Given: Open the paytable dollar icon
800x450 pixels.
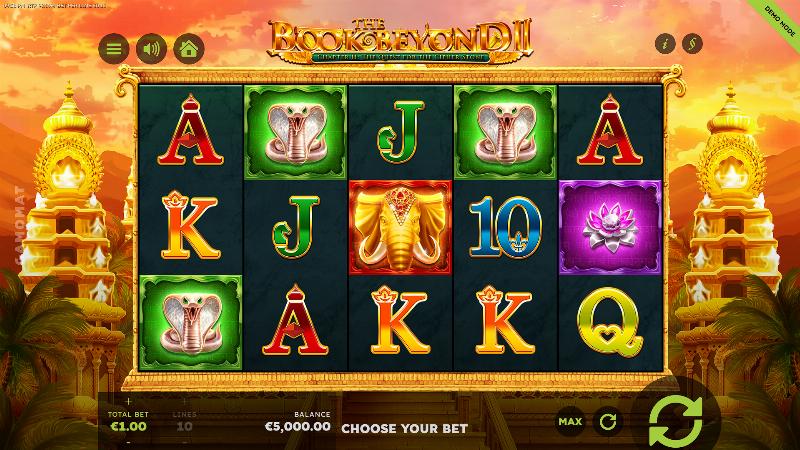Looking at the screenshot, I should click(692, 44).
